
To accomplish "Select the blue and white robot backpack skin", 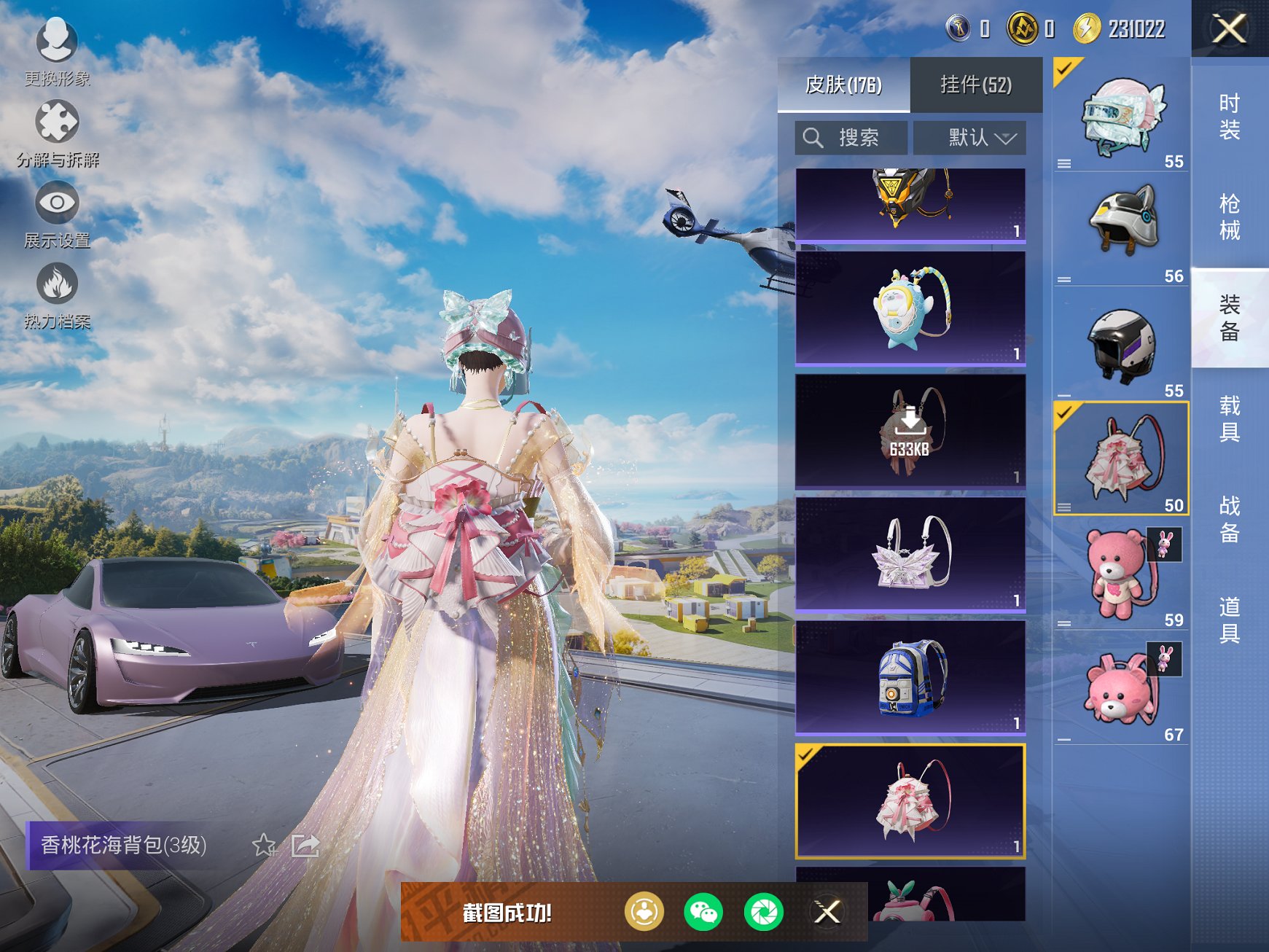I will pyautogui.click(x=910, y=677).
